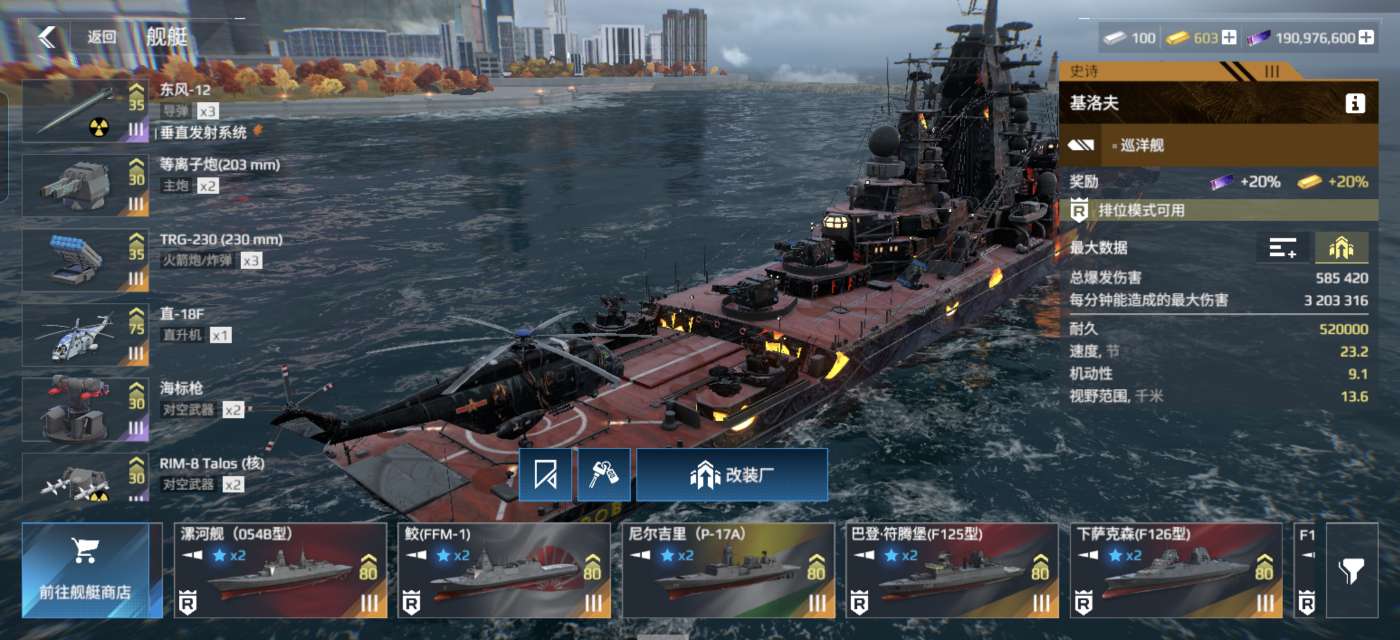
Task: Add more gold with plus button
Action: 1229,38
